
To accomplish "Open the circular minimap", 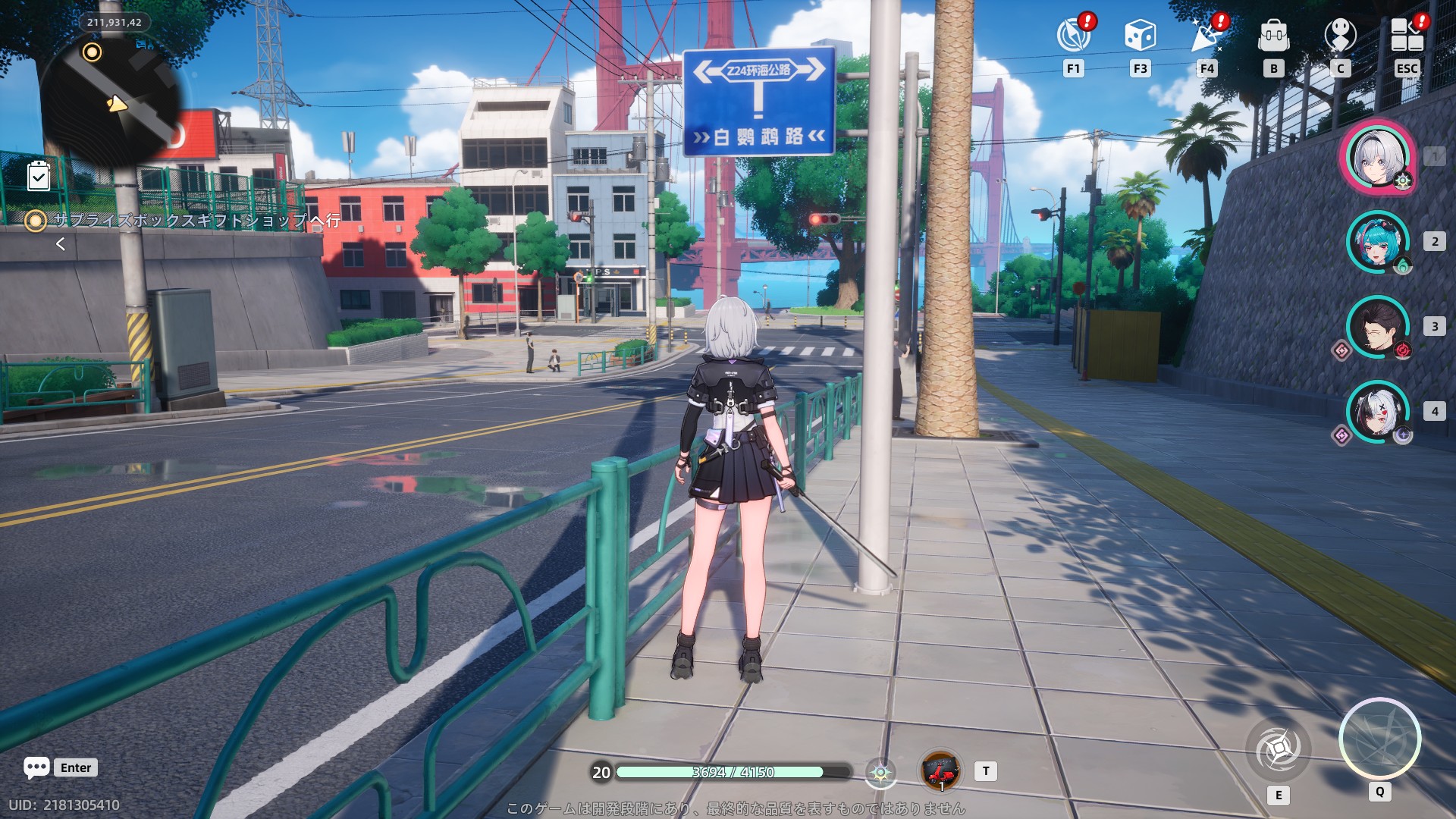I will [114, 100].
